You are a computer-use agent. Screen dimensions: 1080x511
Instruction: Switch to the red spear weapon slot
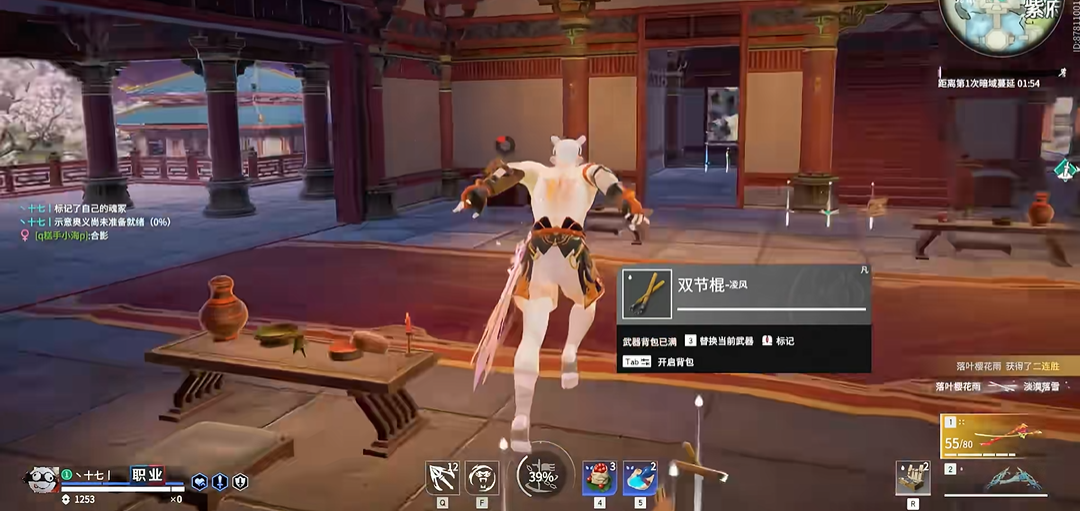[x=1008, y=436]
